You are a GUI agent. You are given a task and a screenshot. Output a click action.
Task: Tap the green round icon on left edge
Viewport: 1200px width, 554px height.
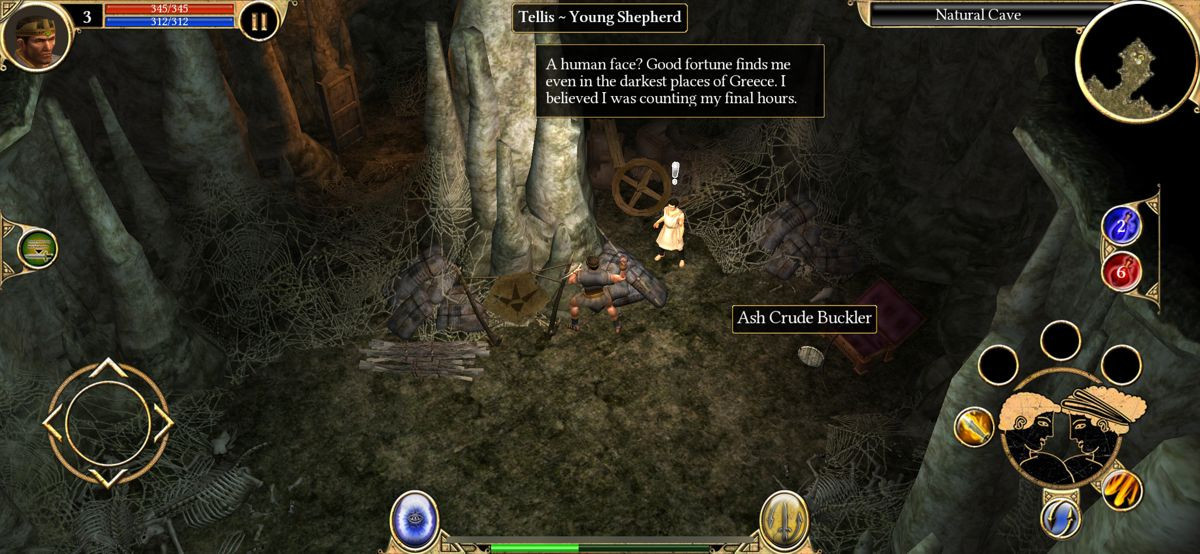point(37,248)
